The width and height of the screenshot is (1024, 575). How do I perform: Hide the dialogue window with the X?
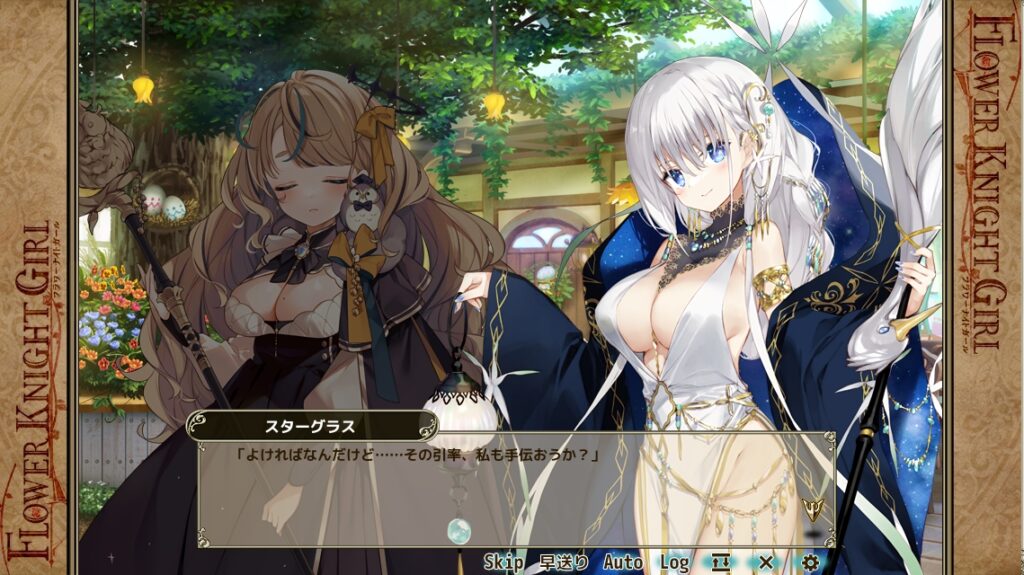pos(766,562)
